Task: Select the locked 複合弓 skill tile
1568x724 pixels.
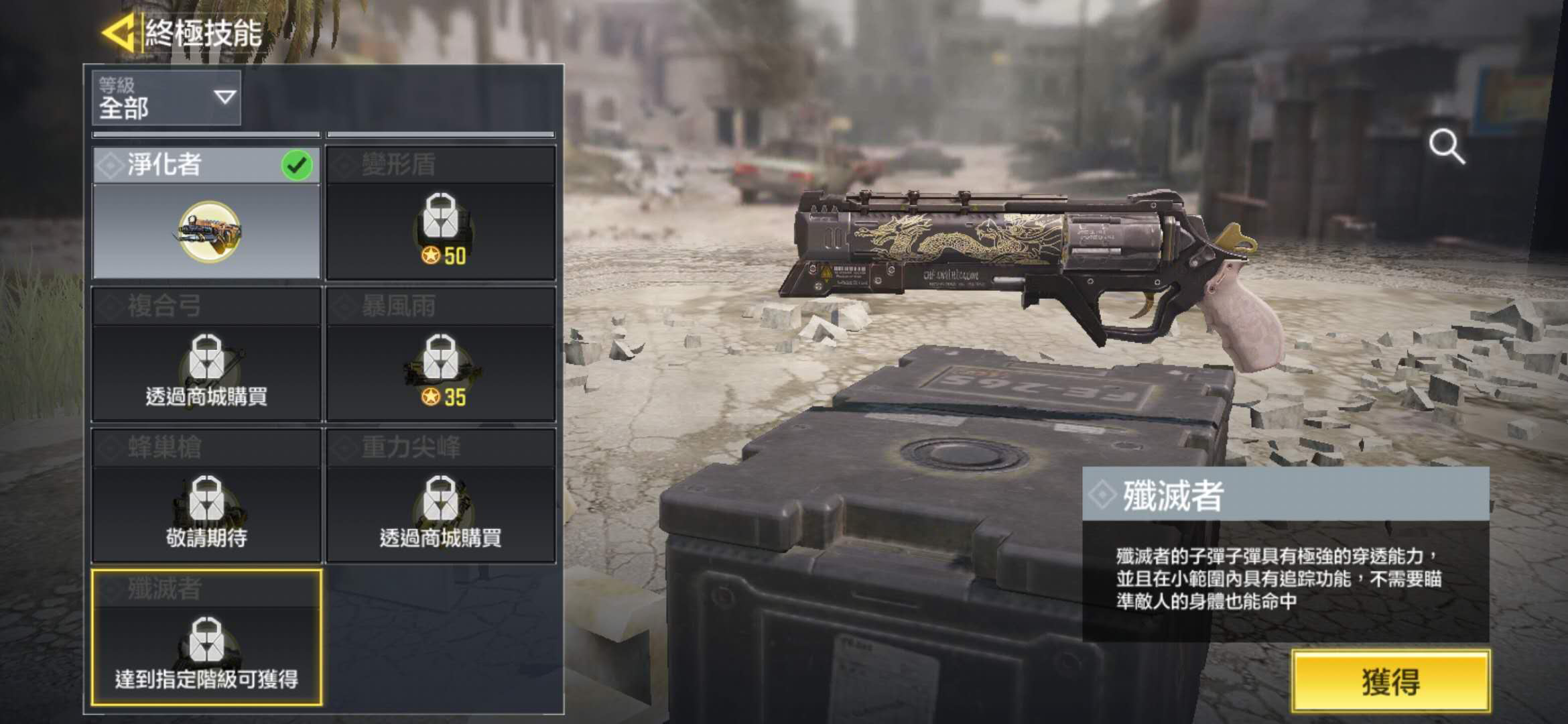Action: [x=206, y=354]
